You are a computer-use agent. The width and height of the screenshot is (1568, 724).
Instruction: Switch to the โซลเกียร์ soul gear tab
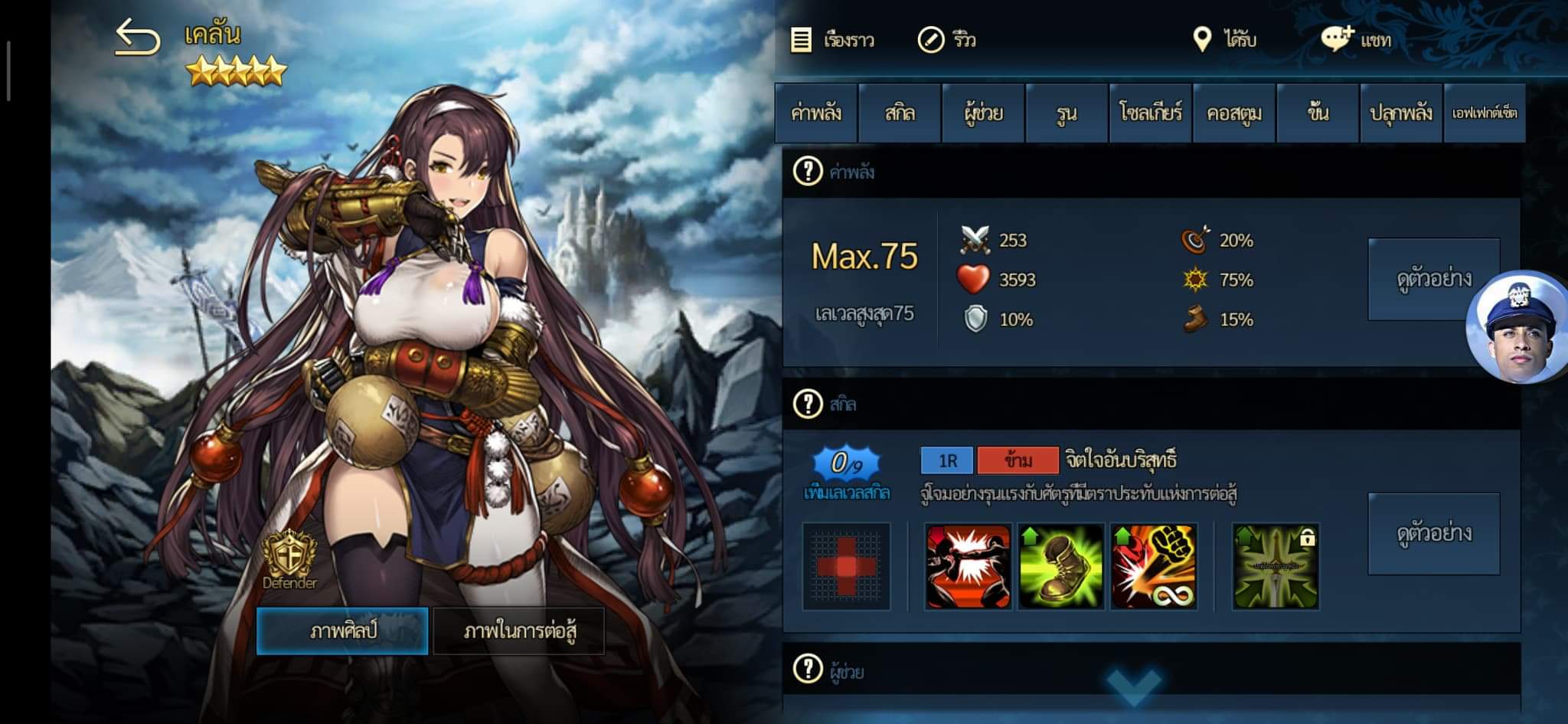(1150, 113)
